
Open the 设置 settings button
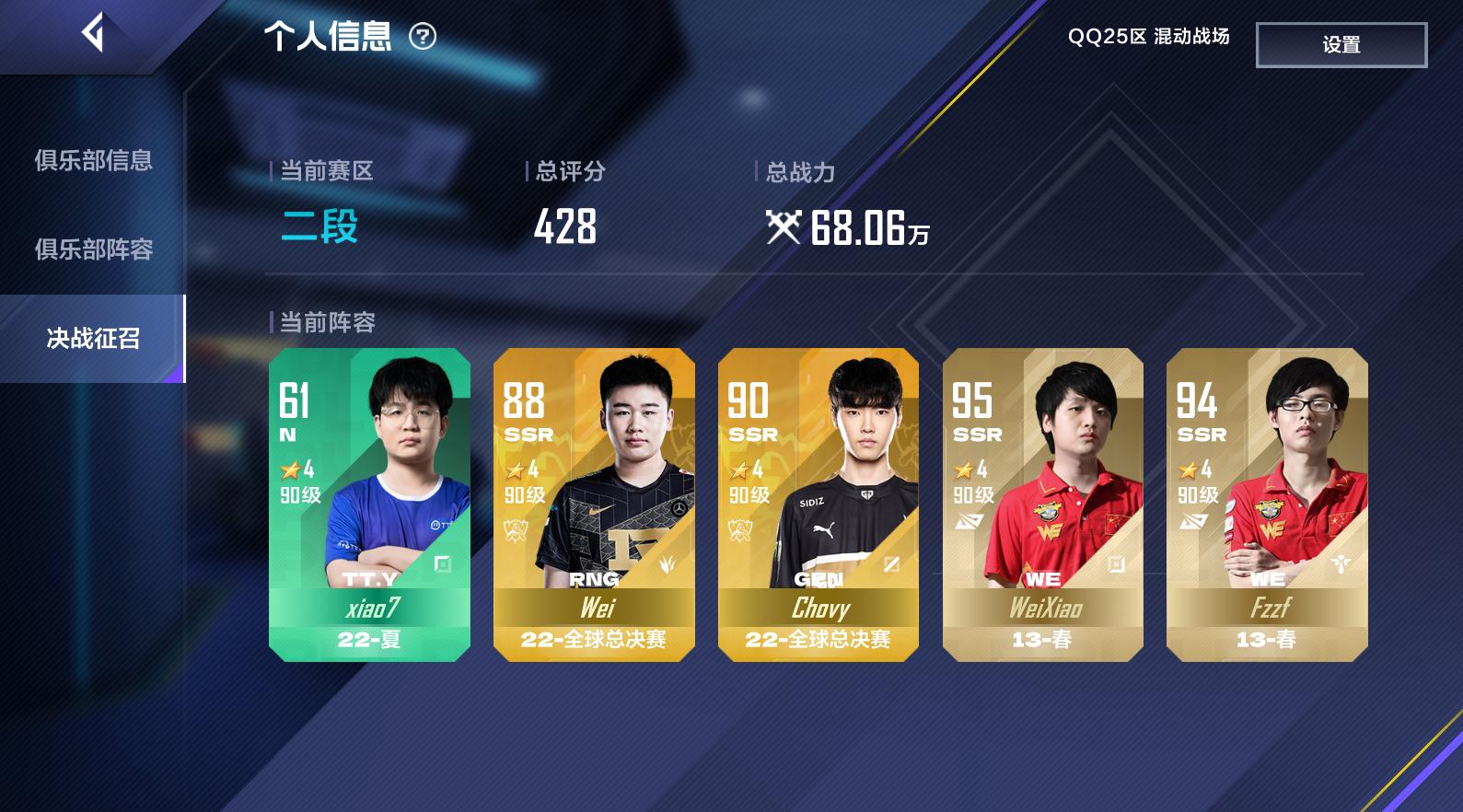(x=1341, y=45)
